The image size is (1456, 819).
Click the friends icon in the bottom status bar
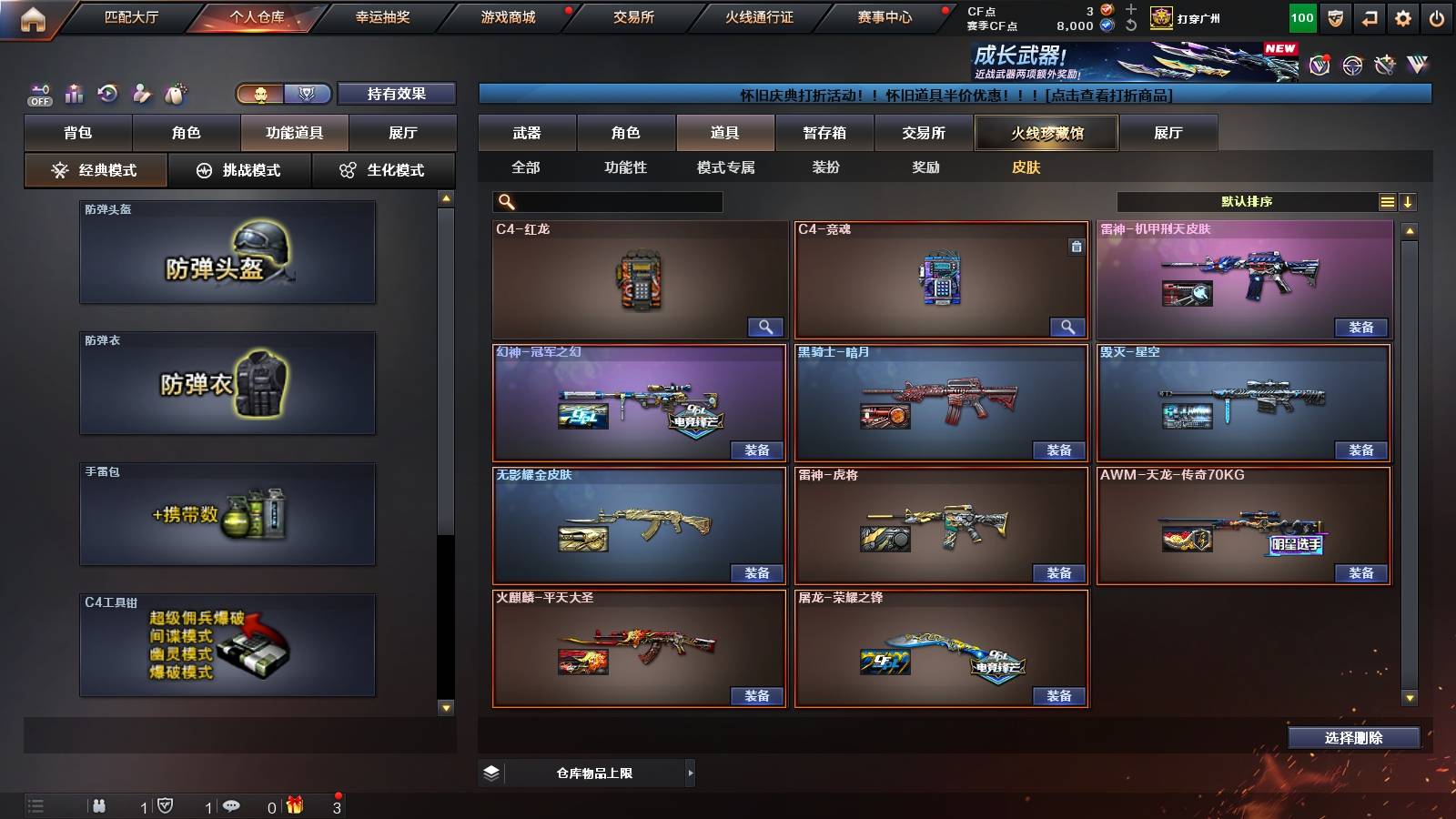click(x=100, y=805)
